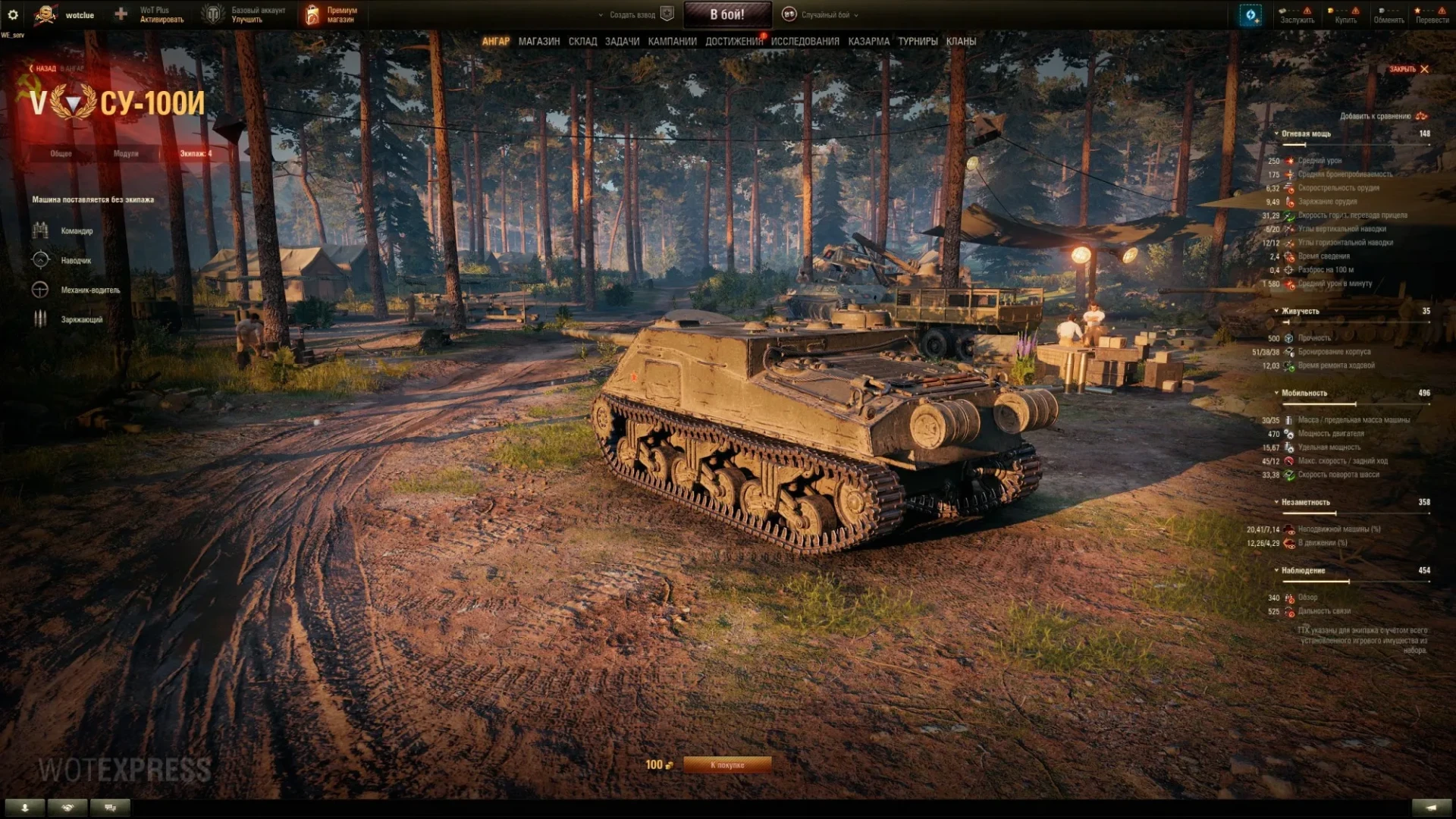Go to the СКЛАД depot menu
The width and height of the screenshot is (1456, 819).
click(582, 42)
